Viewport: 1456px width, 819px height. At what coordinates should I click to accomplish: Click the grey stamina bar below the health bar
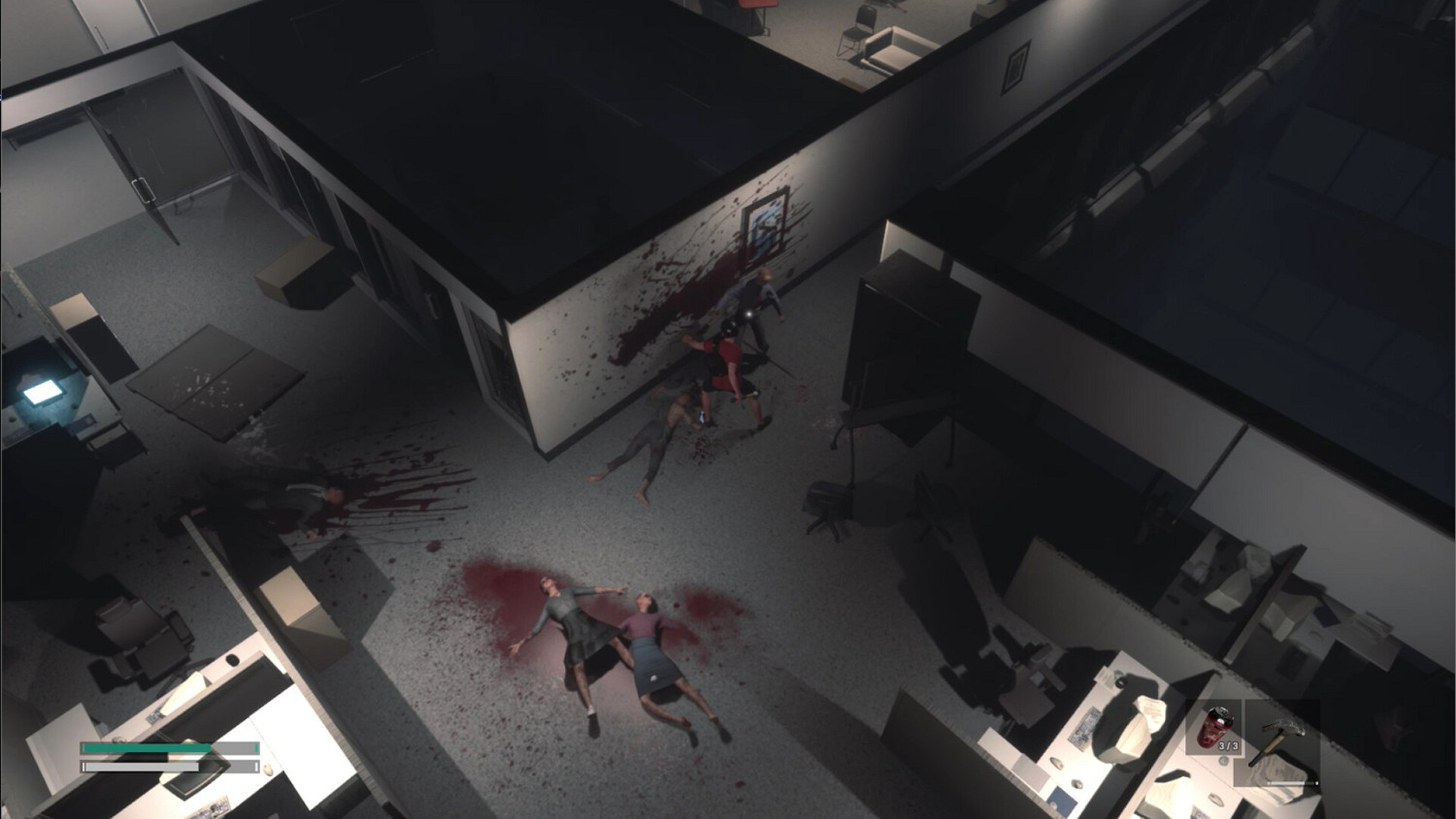146,767
